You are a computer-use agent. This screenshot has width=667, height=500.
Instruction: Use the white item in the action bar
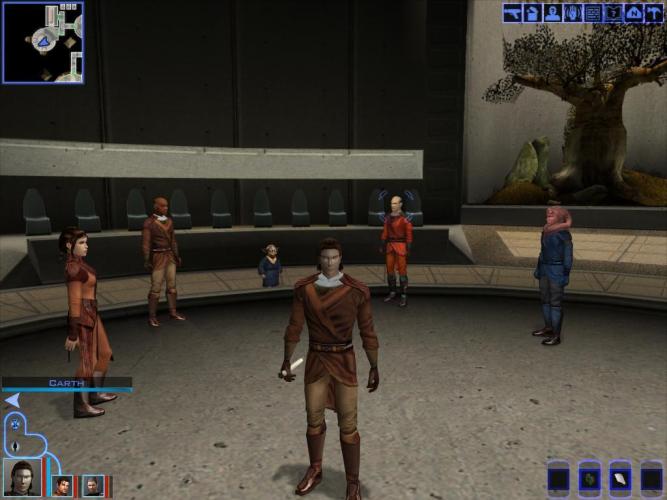click(x=621, y=478)
